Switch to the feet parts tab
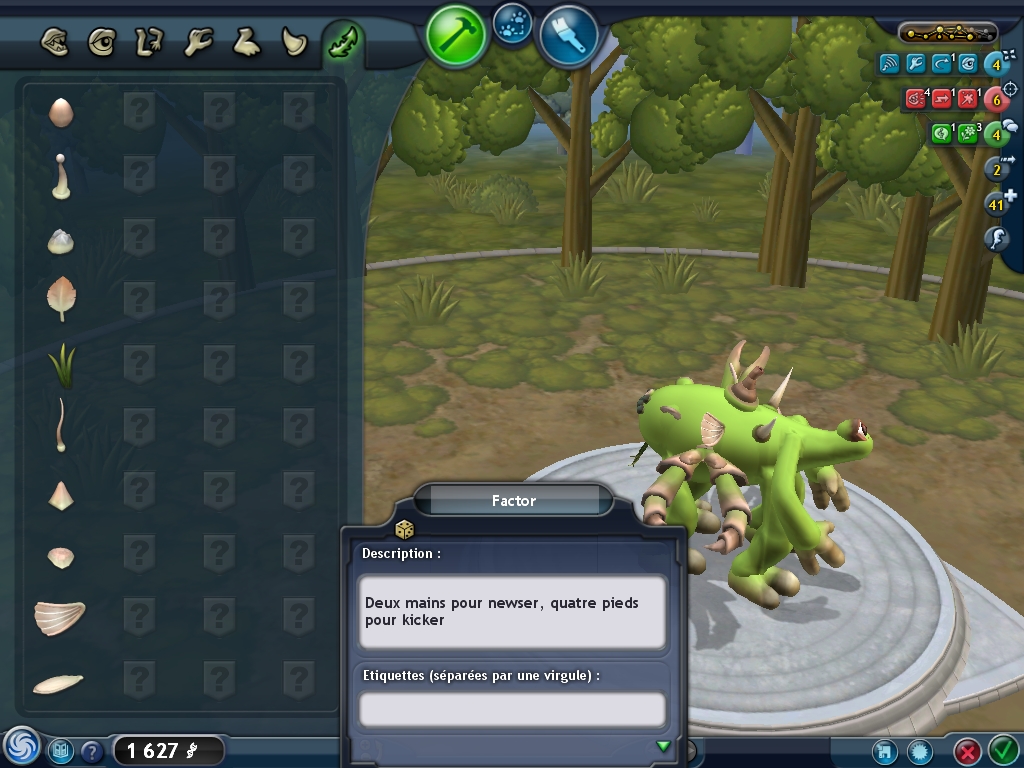The height and width of the screenshot is (768, 1024). (x=246, y=42)
